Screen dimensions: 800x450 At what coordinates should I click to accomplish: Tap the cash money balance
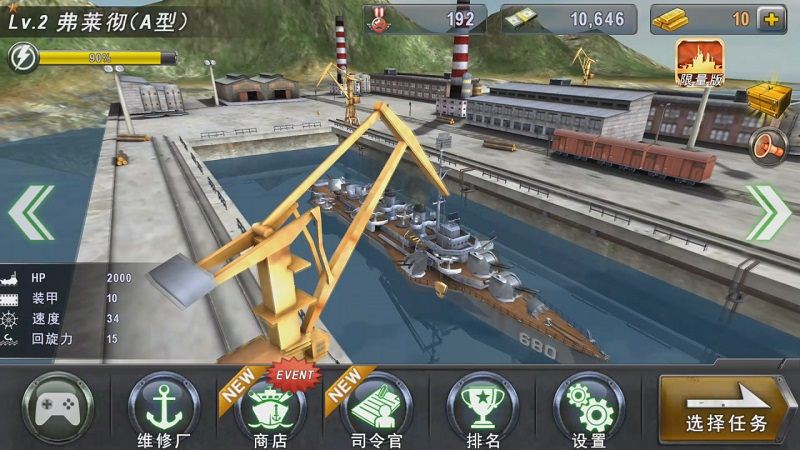[566, 19]
